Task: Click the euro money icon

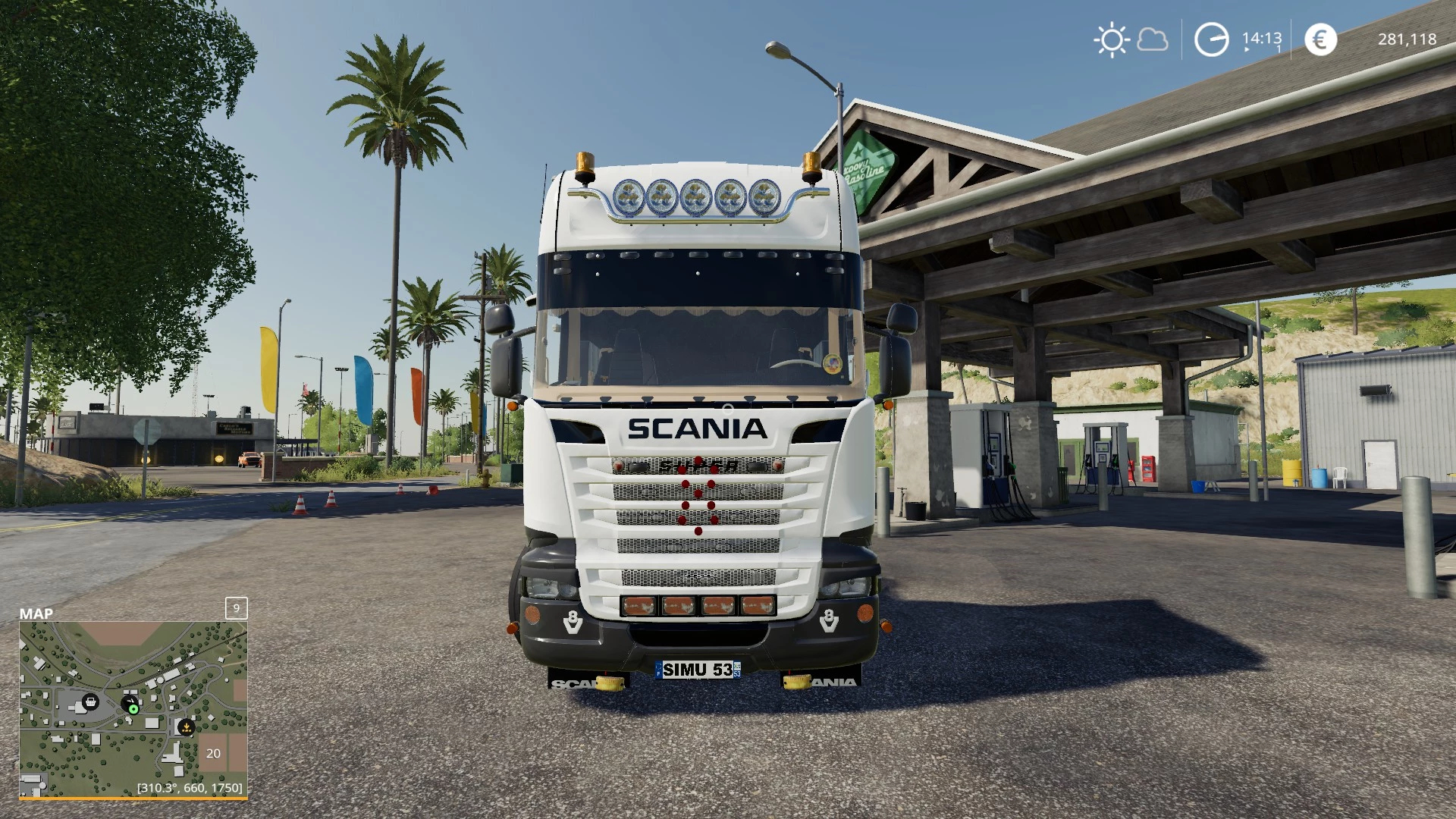Action: point(1320,39)
